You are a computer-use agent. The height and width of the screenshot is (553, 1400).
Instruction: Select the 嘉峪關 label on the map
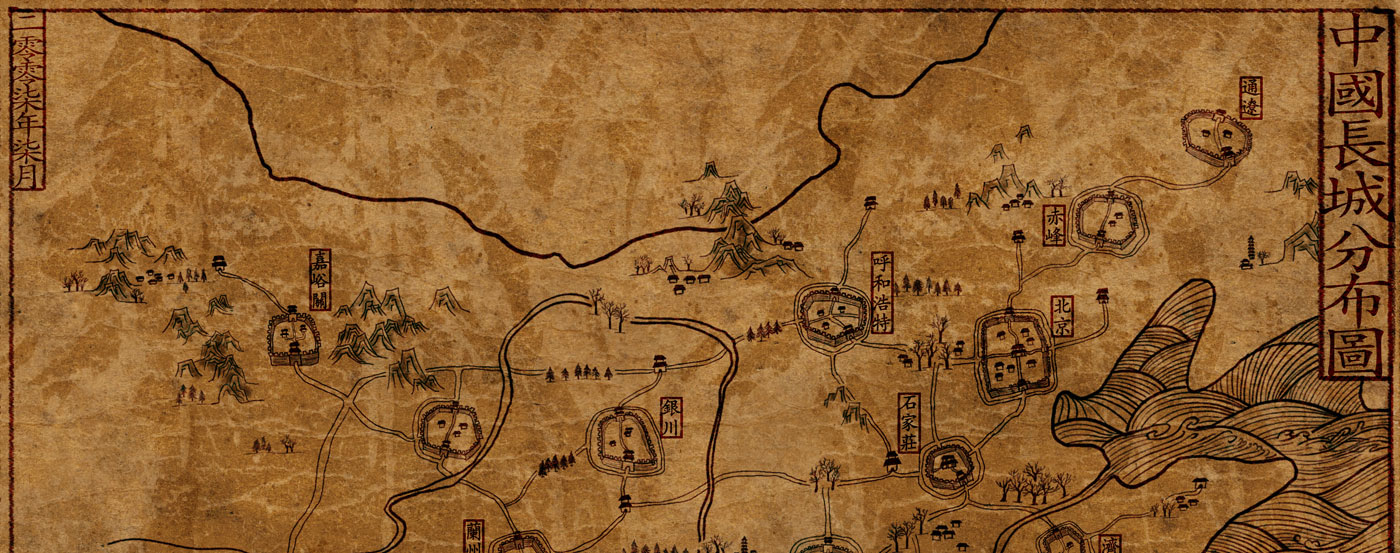[x=320, y=280]
